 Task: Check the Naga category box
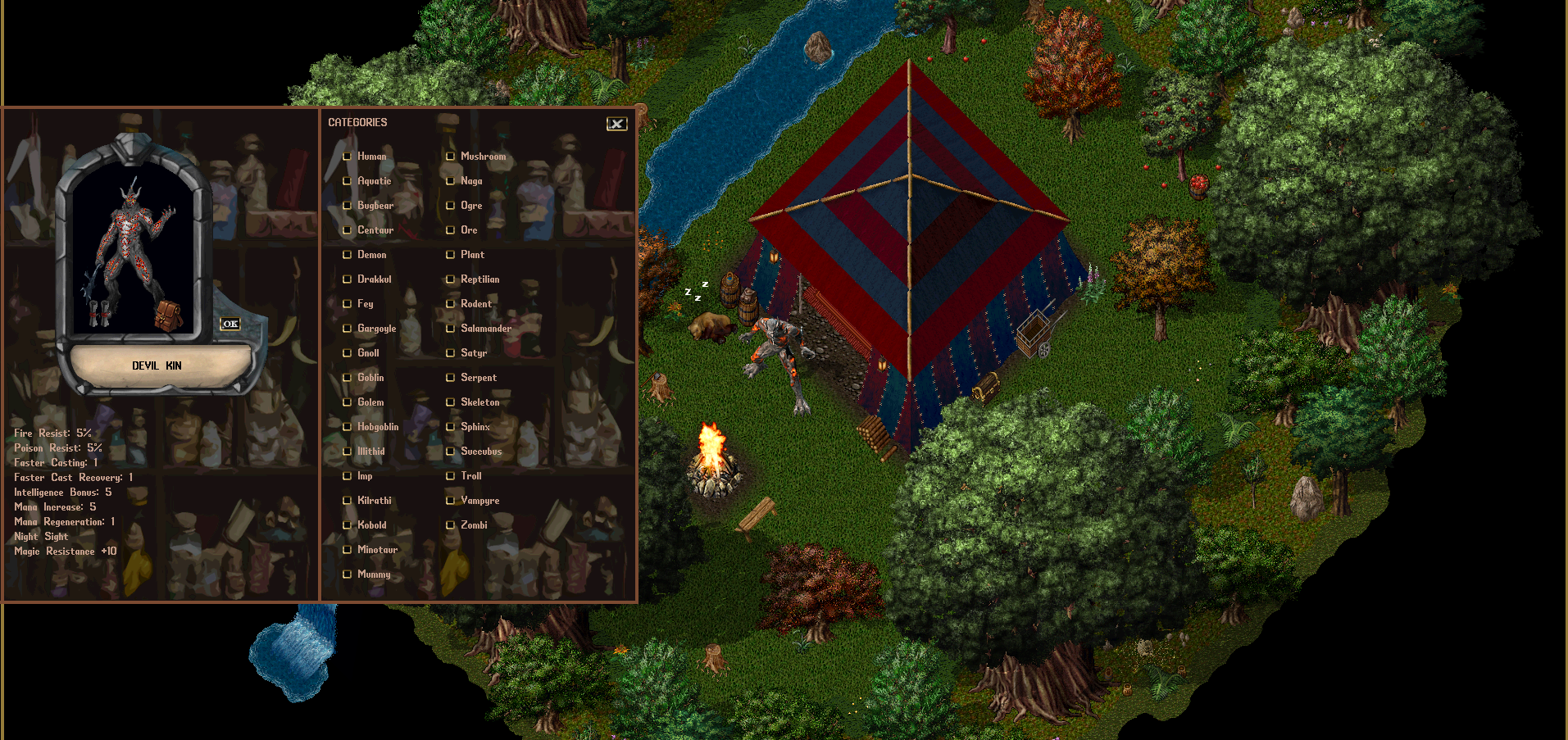click(x=451, y=181)
